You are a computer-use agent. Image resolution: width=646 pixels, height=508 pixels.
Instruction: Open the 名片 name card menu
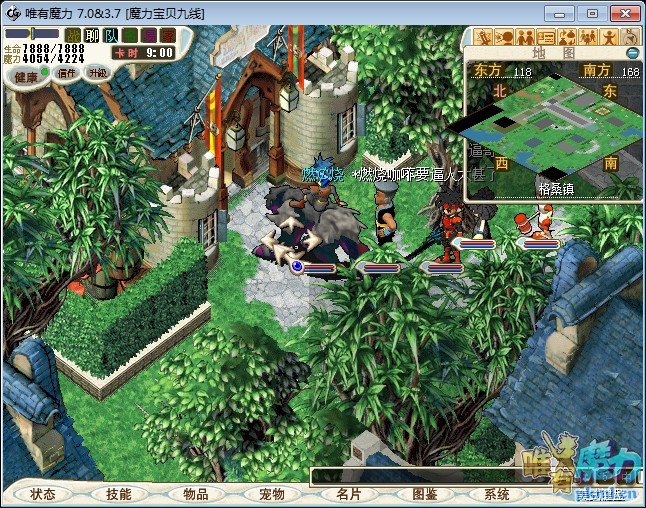click(x=348, y=494)
